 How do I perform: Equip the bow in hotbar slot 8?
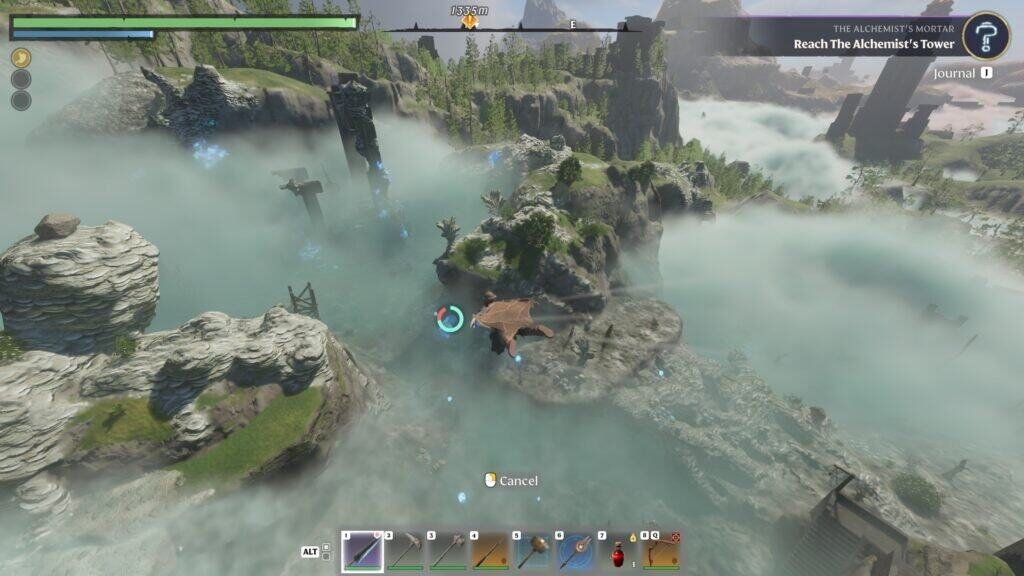tap(661, 551)
